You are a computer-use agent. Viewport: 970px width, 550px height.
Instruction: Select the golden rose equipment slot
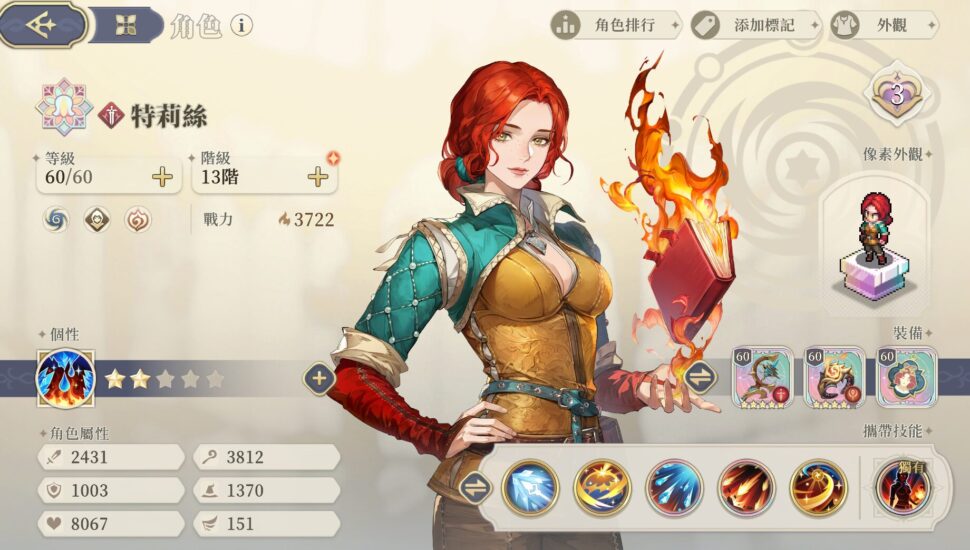tap(834, 377)
